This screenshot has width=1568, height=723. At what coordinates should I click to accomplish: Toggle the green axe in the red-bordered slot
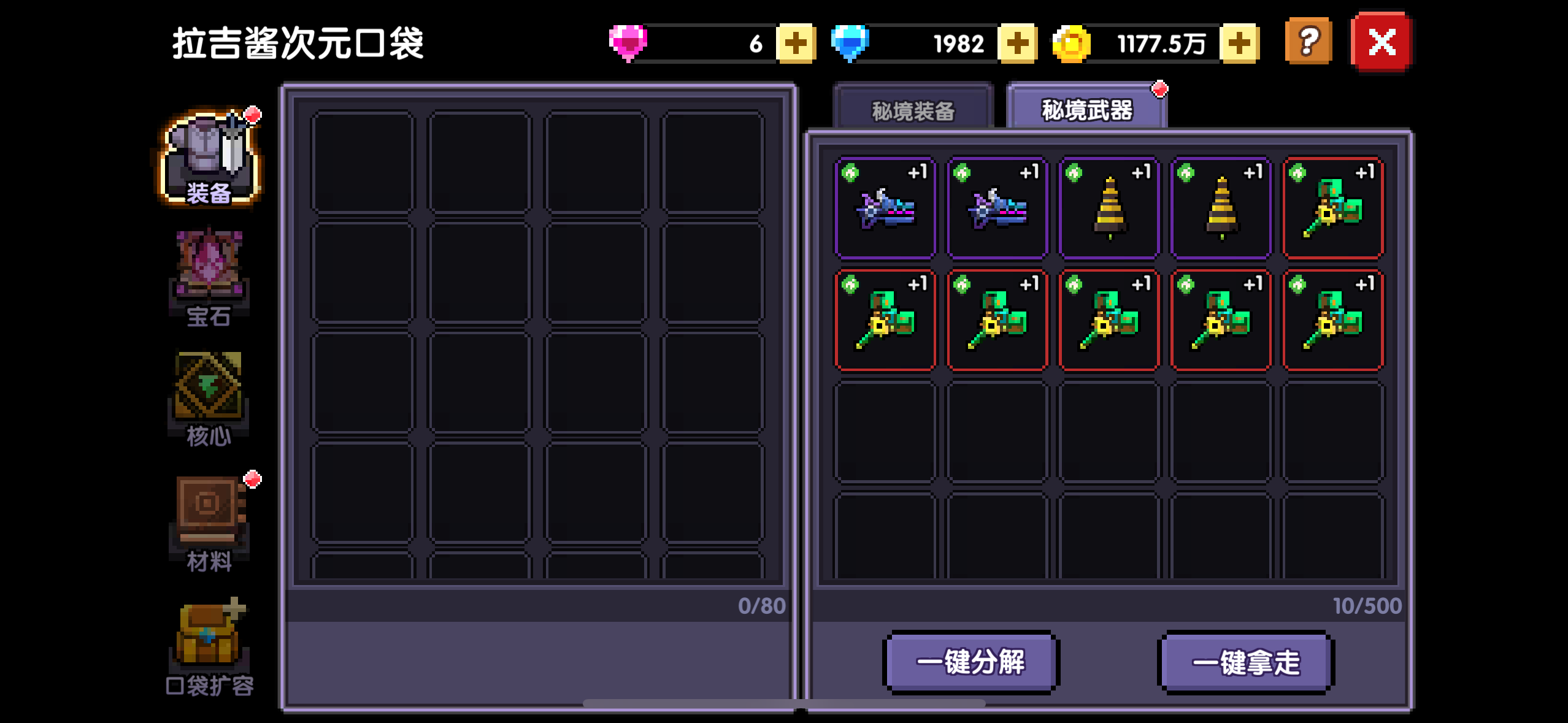coord(1332,207)
